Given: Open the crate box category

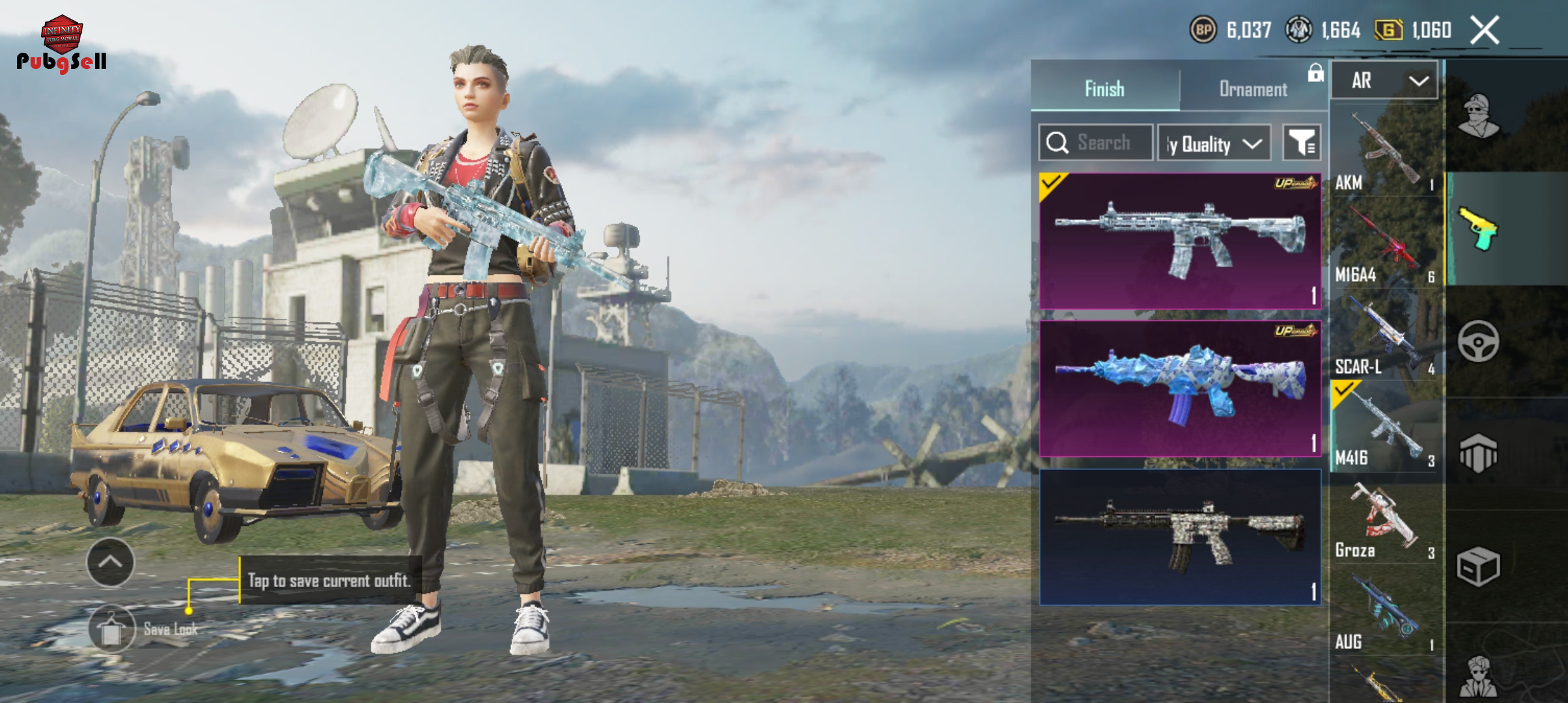Looking at the screenshot, I should point(1478,566).
